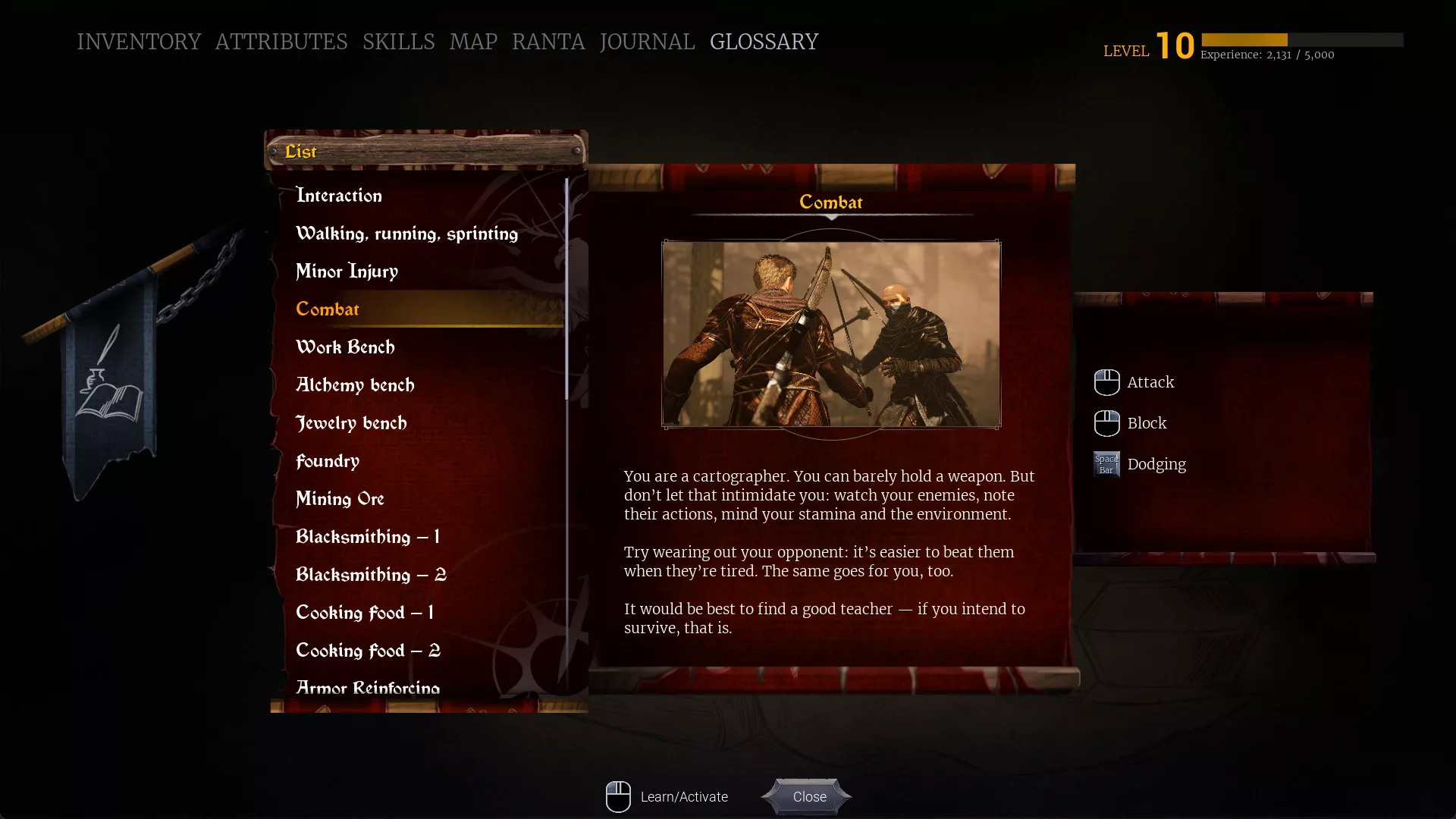Switch to the Journal tab

point(647,42)
